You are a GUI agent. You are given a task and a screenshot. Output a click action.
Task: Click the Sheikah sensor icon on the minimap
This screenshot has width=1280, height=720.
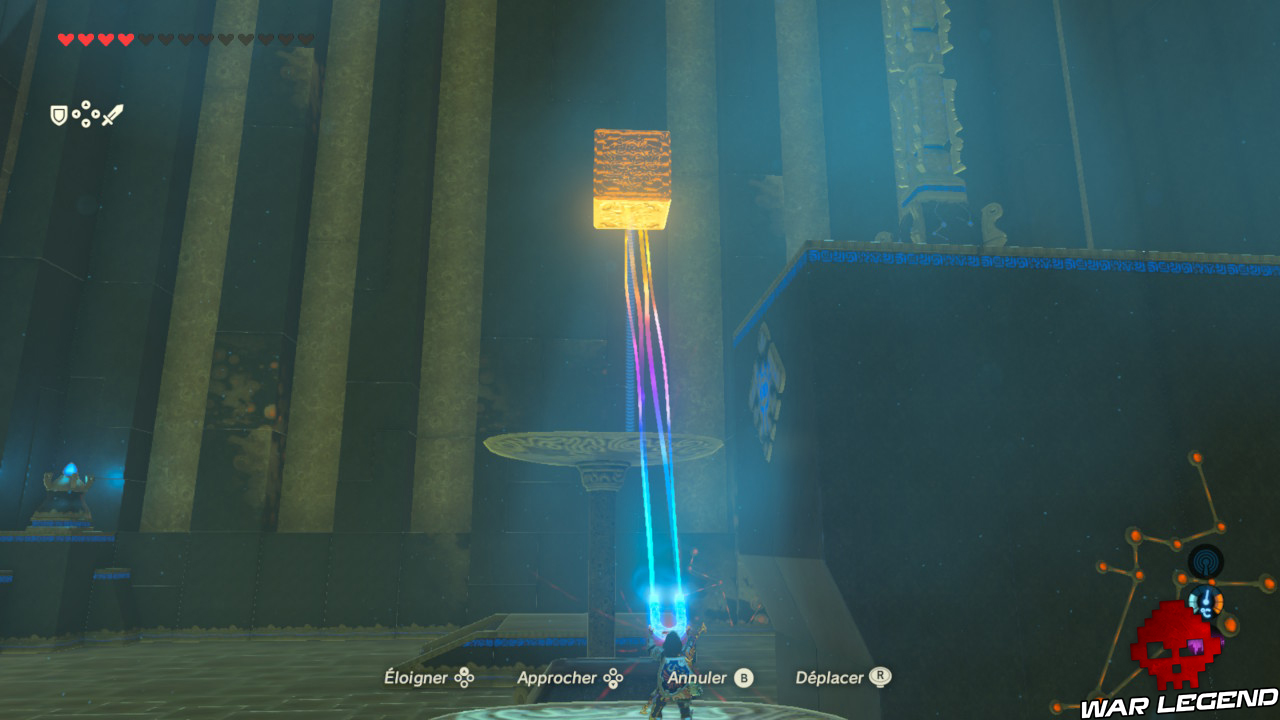click(x=1204, y=561)
